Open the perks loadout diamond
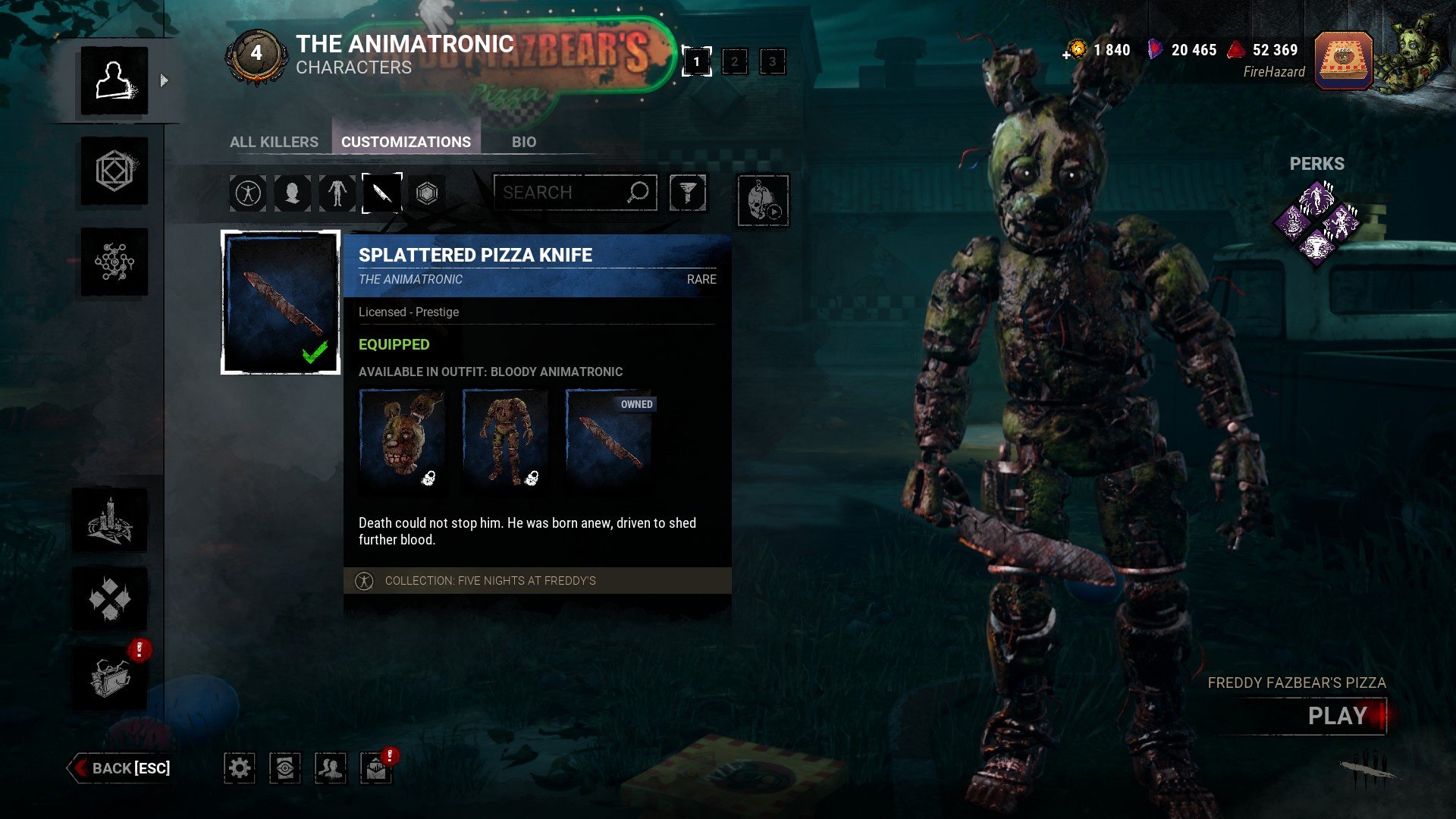Image resolution: width=1456 pixels, height=819 pixels. coord(1317,224)
